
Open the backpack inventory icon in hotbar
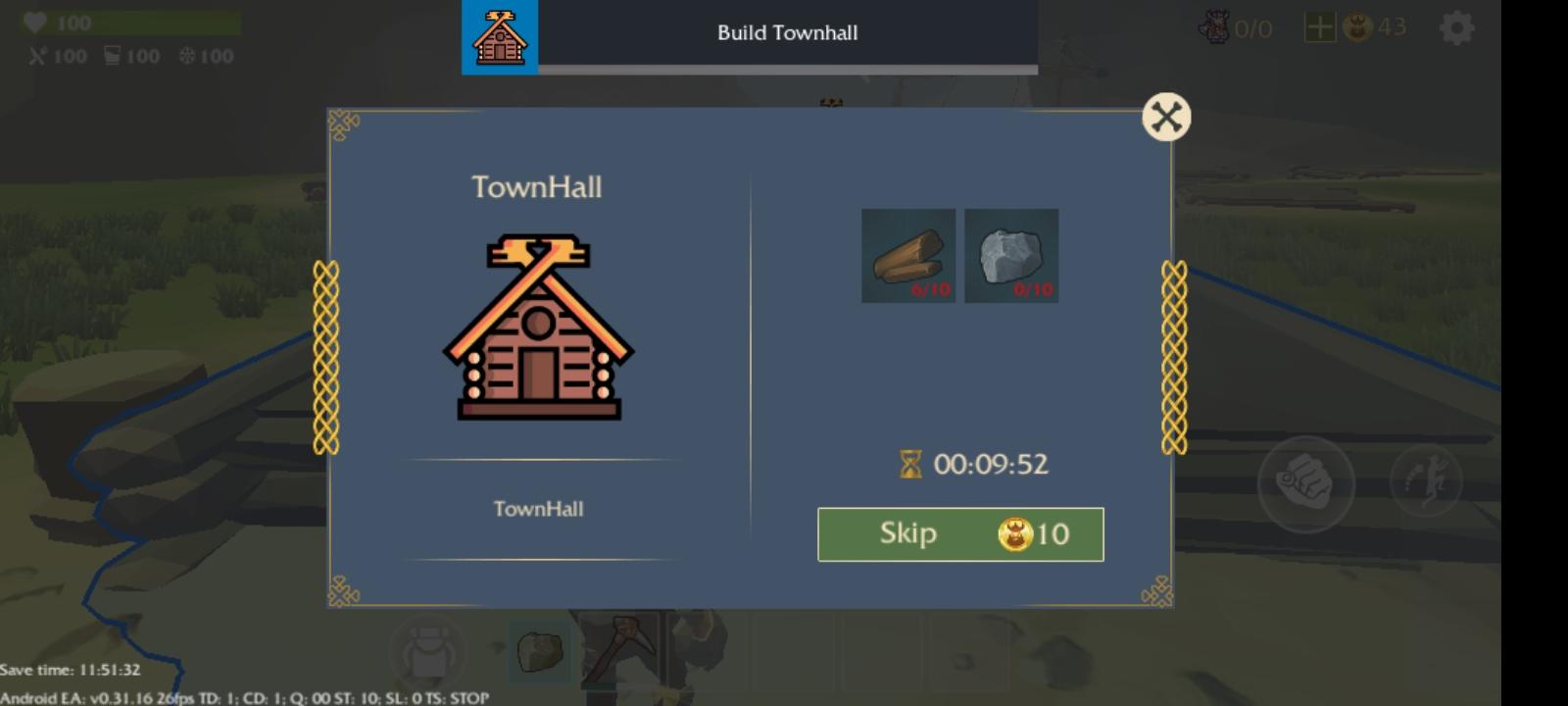click(428, 650)
